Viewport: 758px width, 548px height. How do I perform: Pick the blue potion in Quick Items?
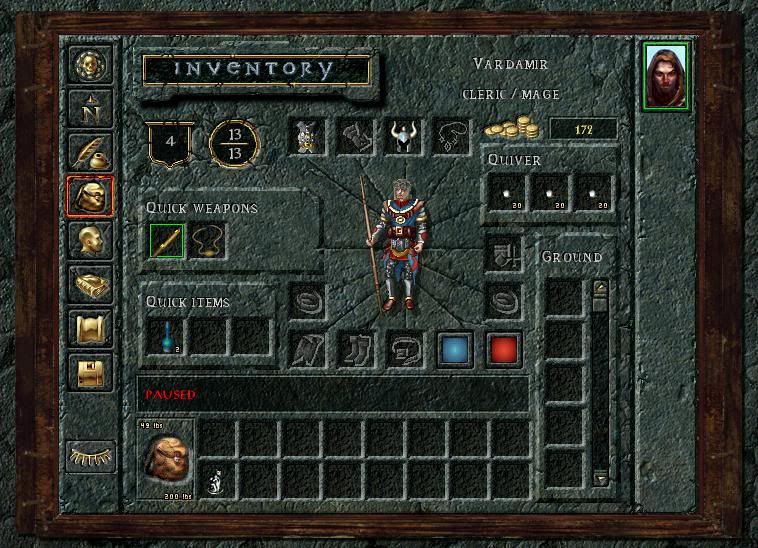167,337
